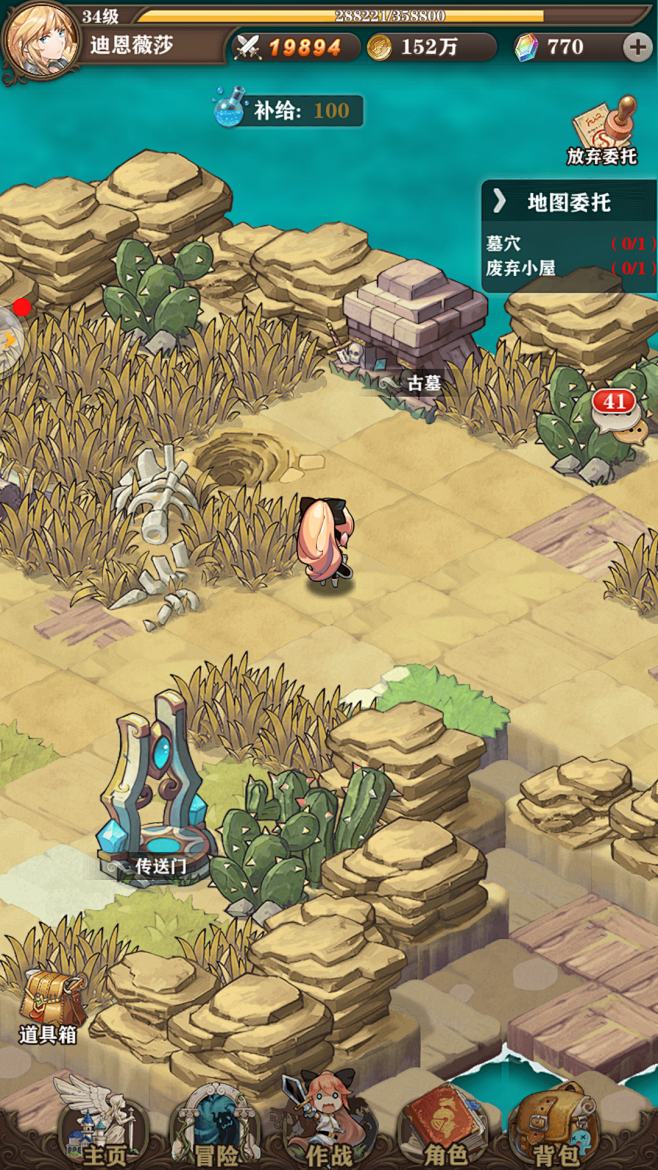Screen dimensions: 658x1170
Task: Tap the 放弃委托 abandon commission button
Action: click(x=602, y=132)
